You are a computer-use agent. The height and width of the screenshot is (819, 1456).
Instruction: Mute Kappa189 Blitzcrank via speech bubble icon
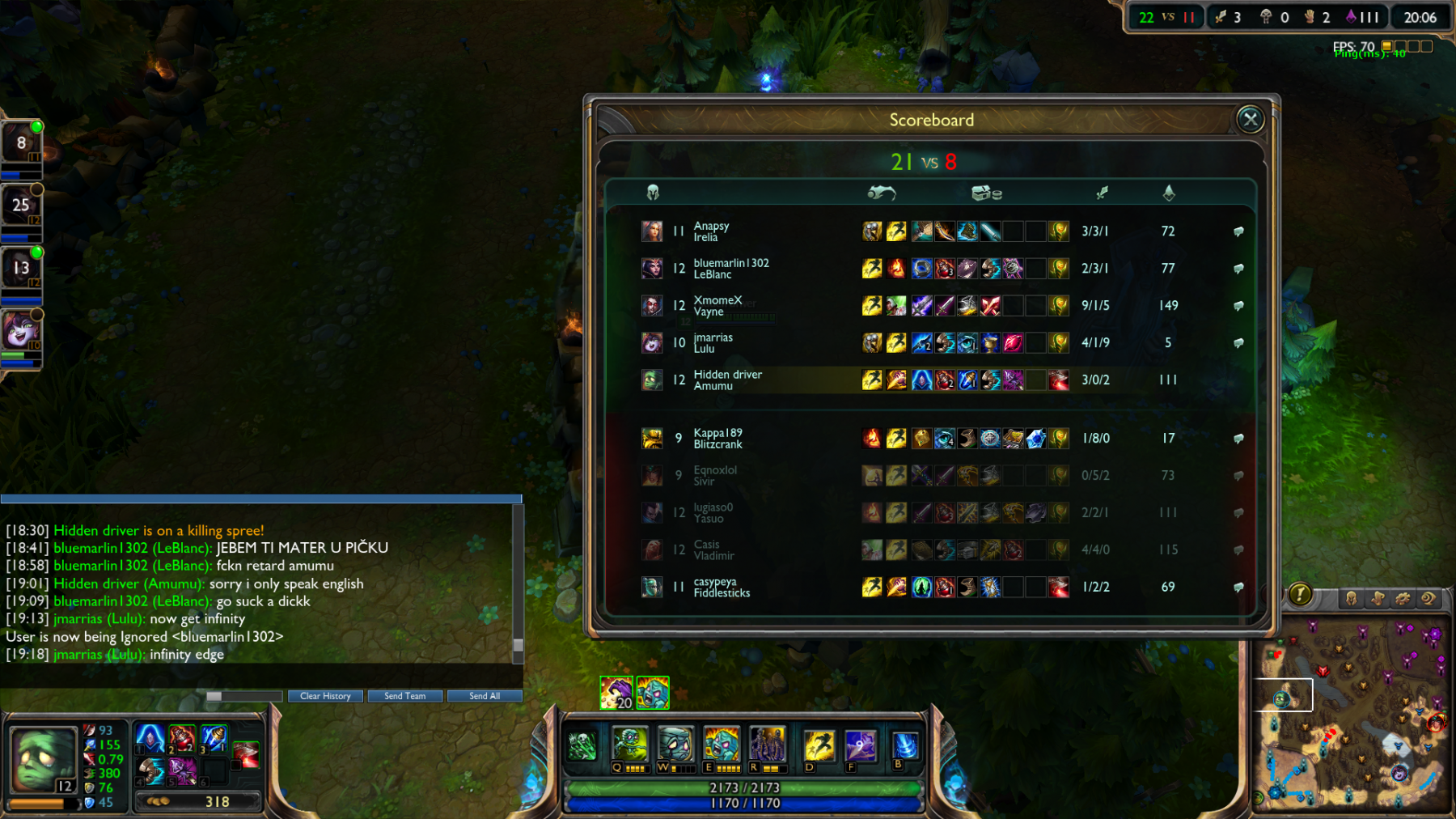1238,439
